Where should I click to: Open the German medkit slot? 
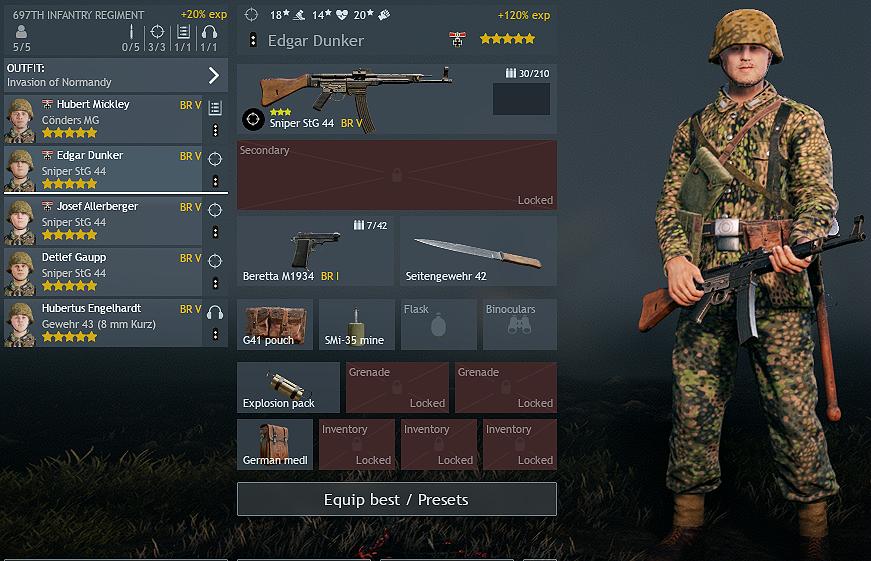275,445
